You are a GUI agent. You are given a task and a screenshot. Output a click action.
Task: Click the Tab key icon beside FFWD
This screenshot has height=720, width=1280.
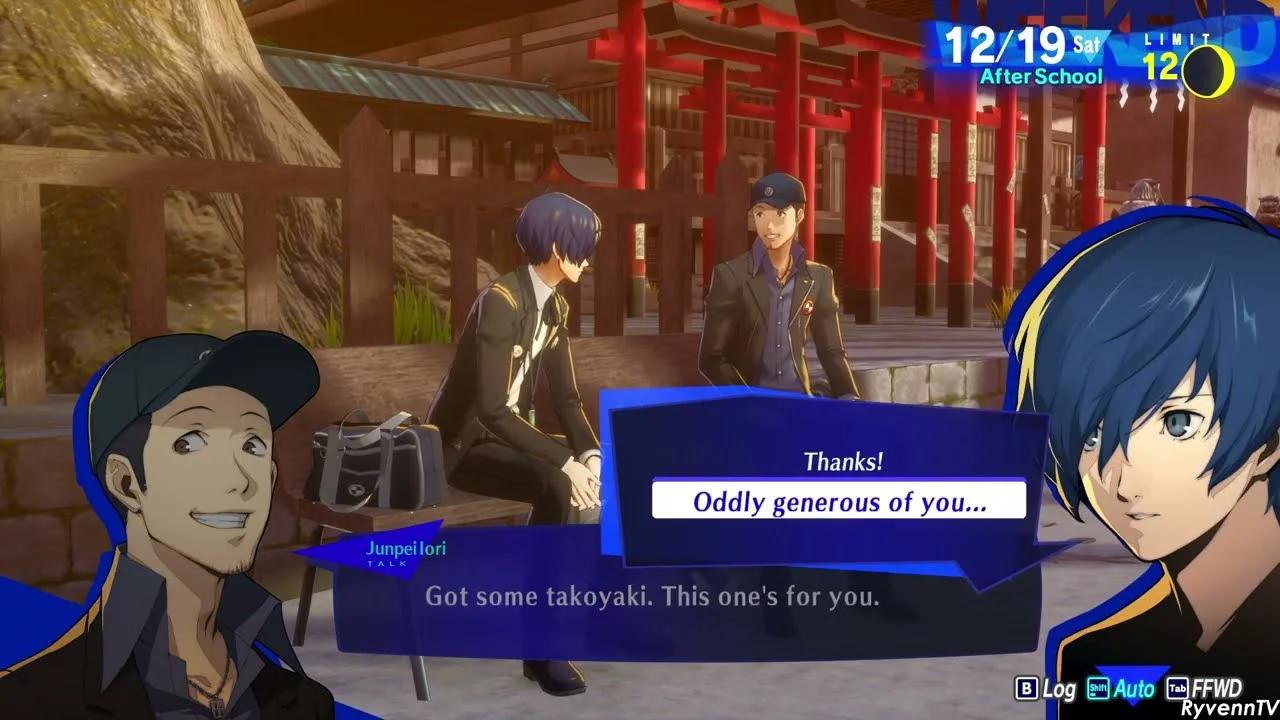1178,688
